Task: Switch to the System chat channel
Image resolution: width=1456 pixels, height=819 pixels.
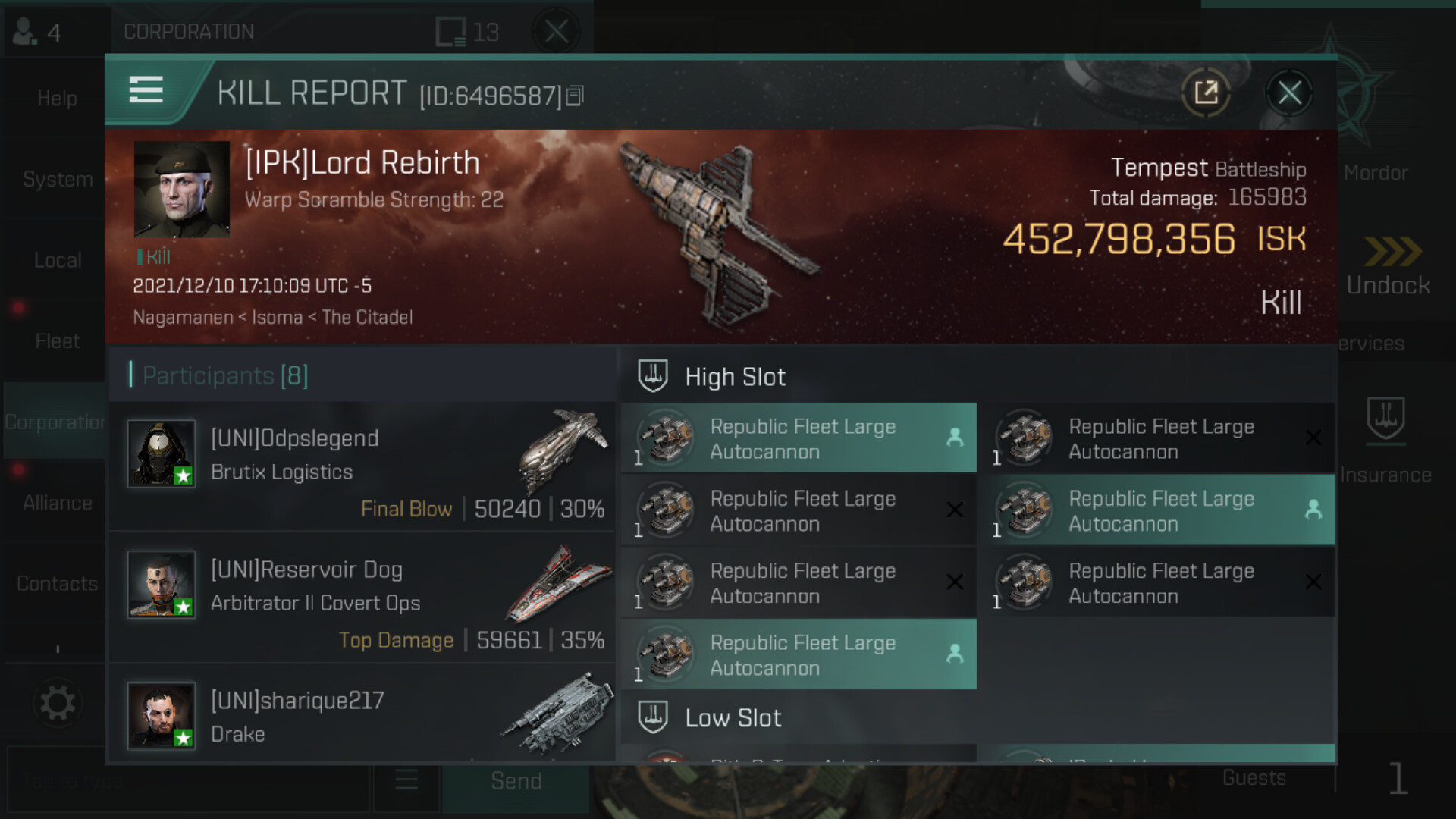Action: [x=57, y=180]
